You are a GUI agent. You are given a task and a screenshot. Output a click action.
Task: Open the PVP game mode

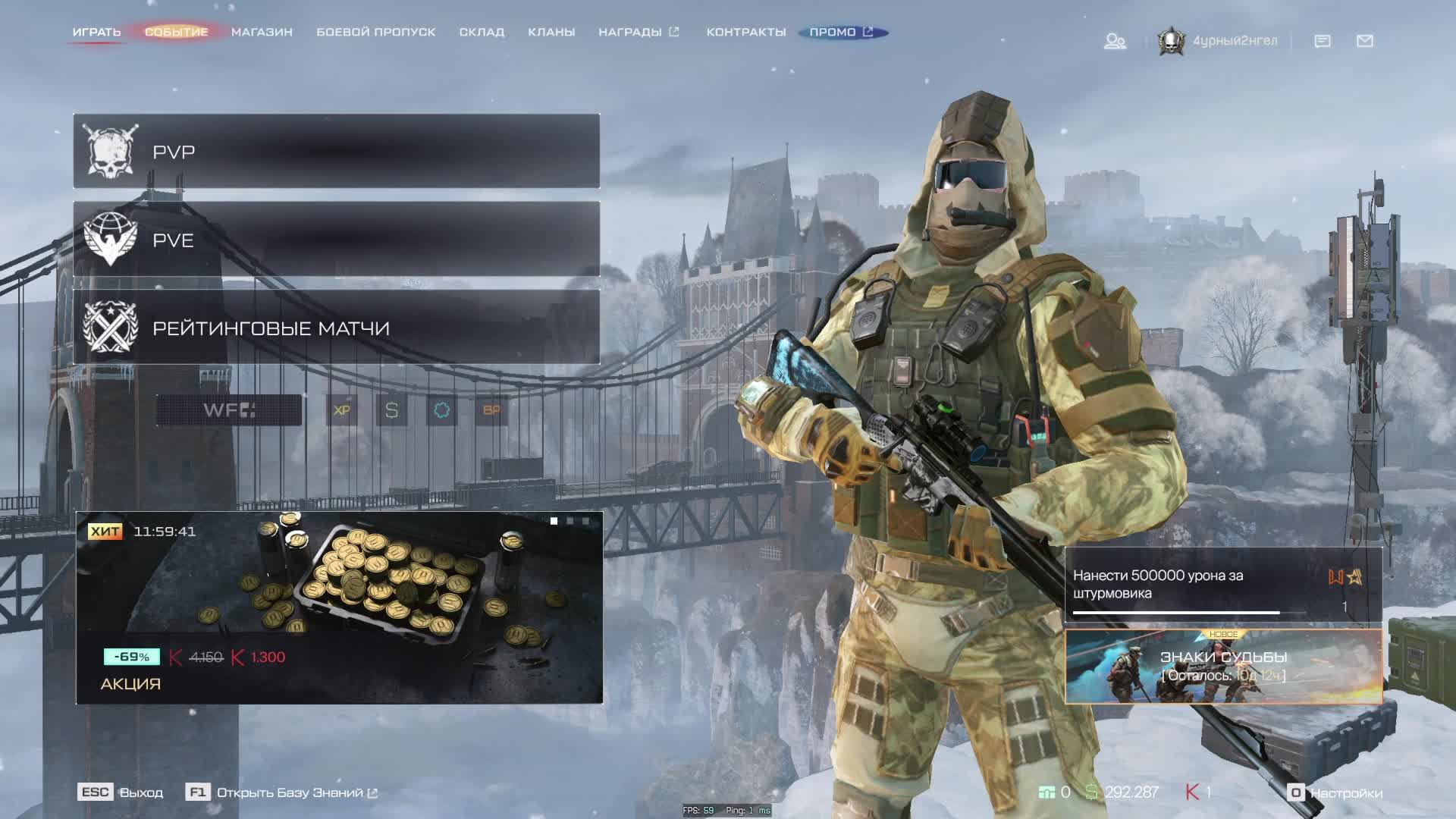336,152
